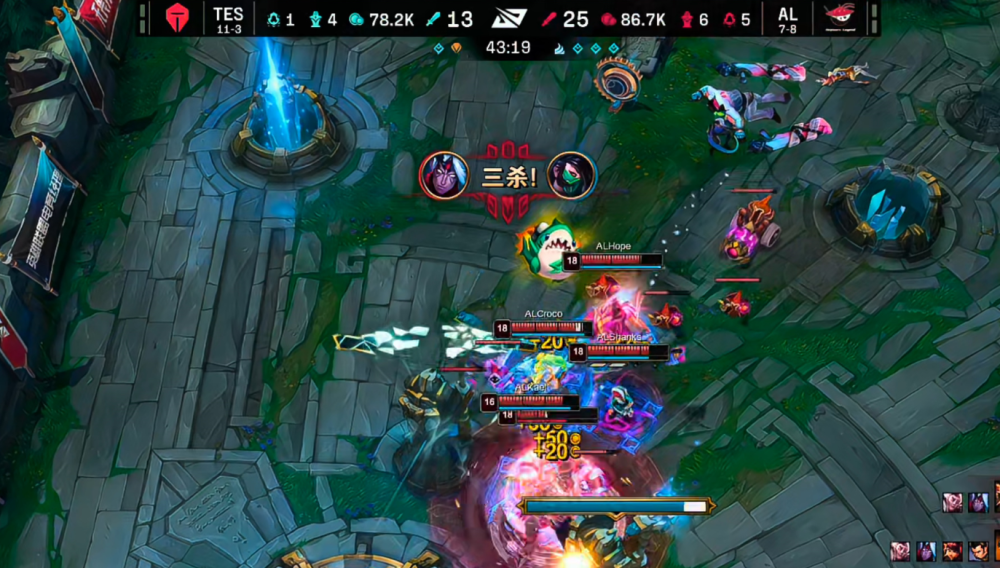
Task: Click the AL team logo
Action: [838, 18]
